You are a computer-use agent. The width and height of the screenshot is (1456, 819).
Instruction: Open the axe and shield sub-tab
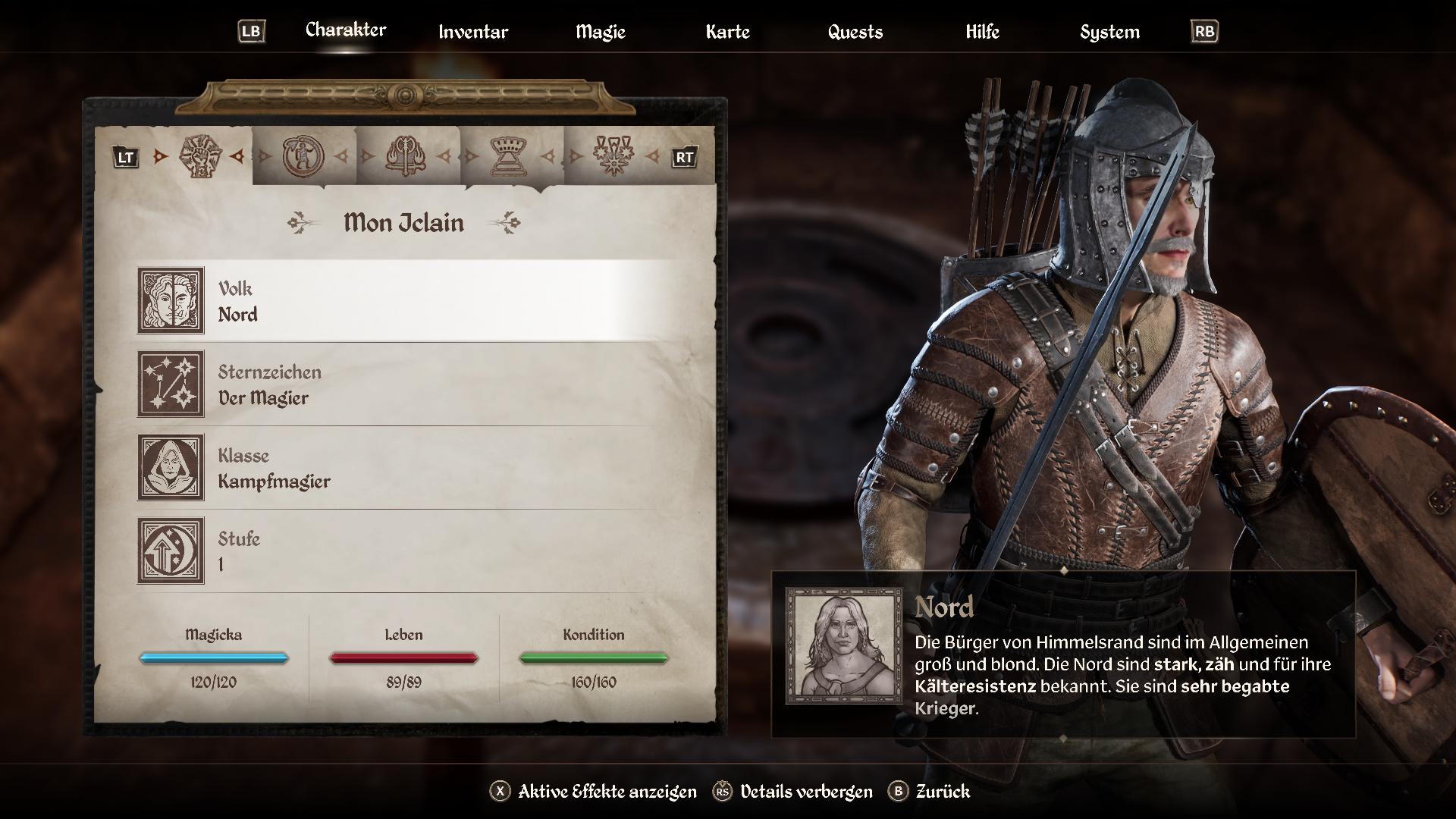pos(406,156)
